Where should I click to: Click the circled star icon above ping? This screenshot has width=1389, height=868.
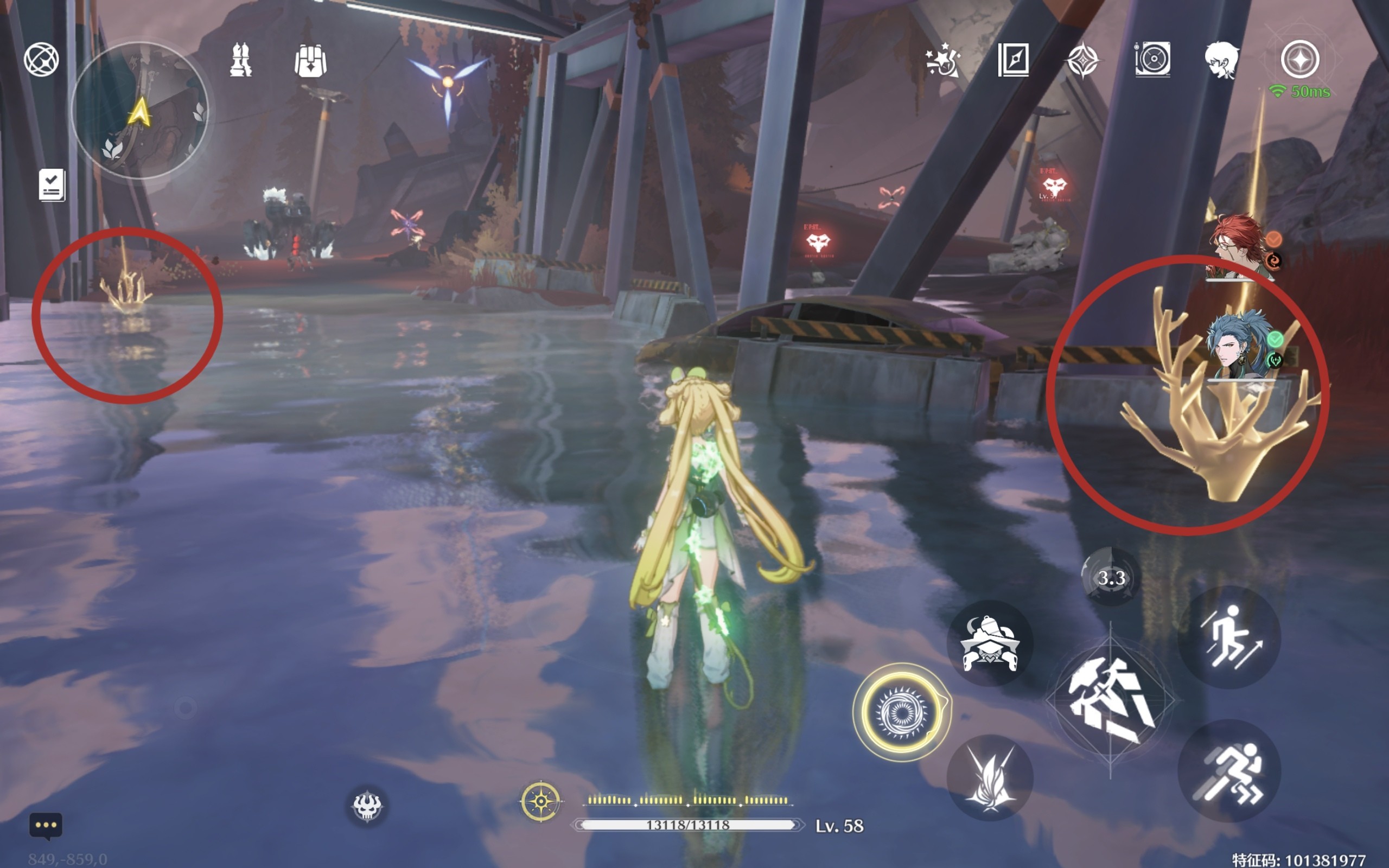pyautogui.click(x=1300, y=60)
